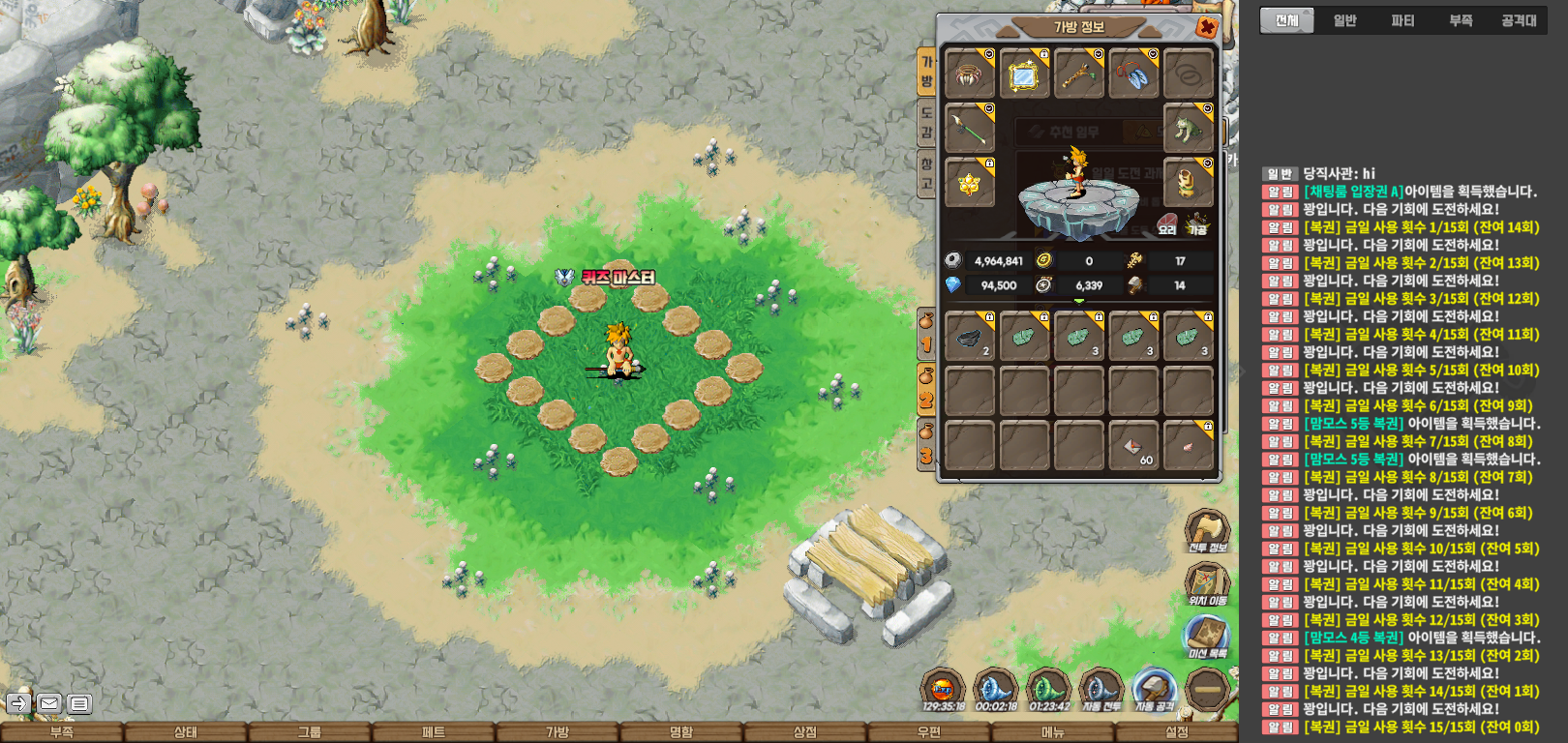The width and height of the screenshot is (1568, 743).
Task: Open the 위치 이동 map icon
Action: [1207, 584]
